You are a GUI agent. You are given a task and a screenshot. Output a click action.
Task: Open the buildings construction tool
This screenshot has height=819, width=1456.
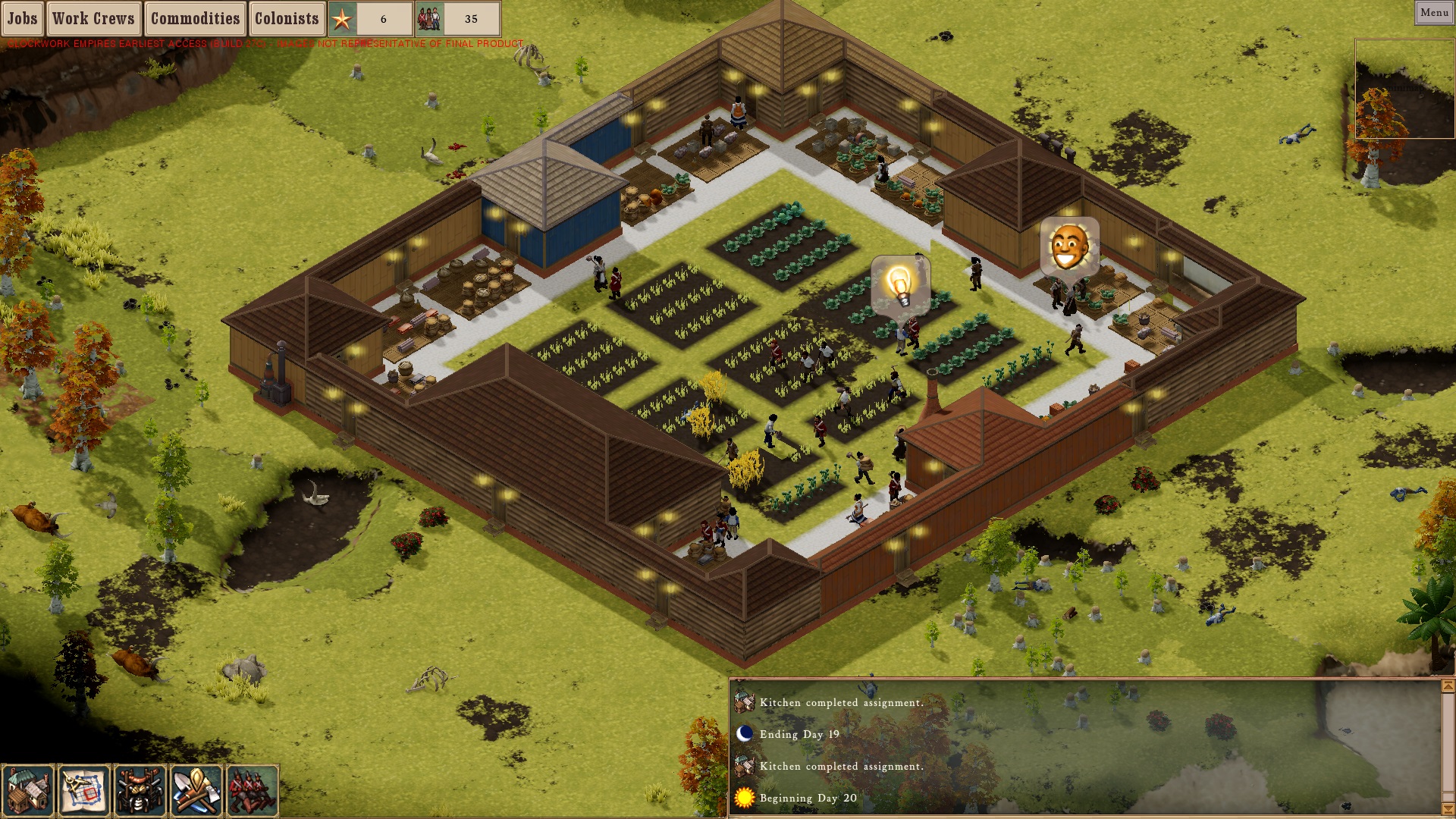(x=28, y=790)
